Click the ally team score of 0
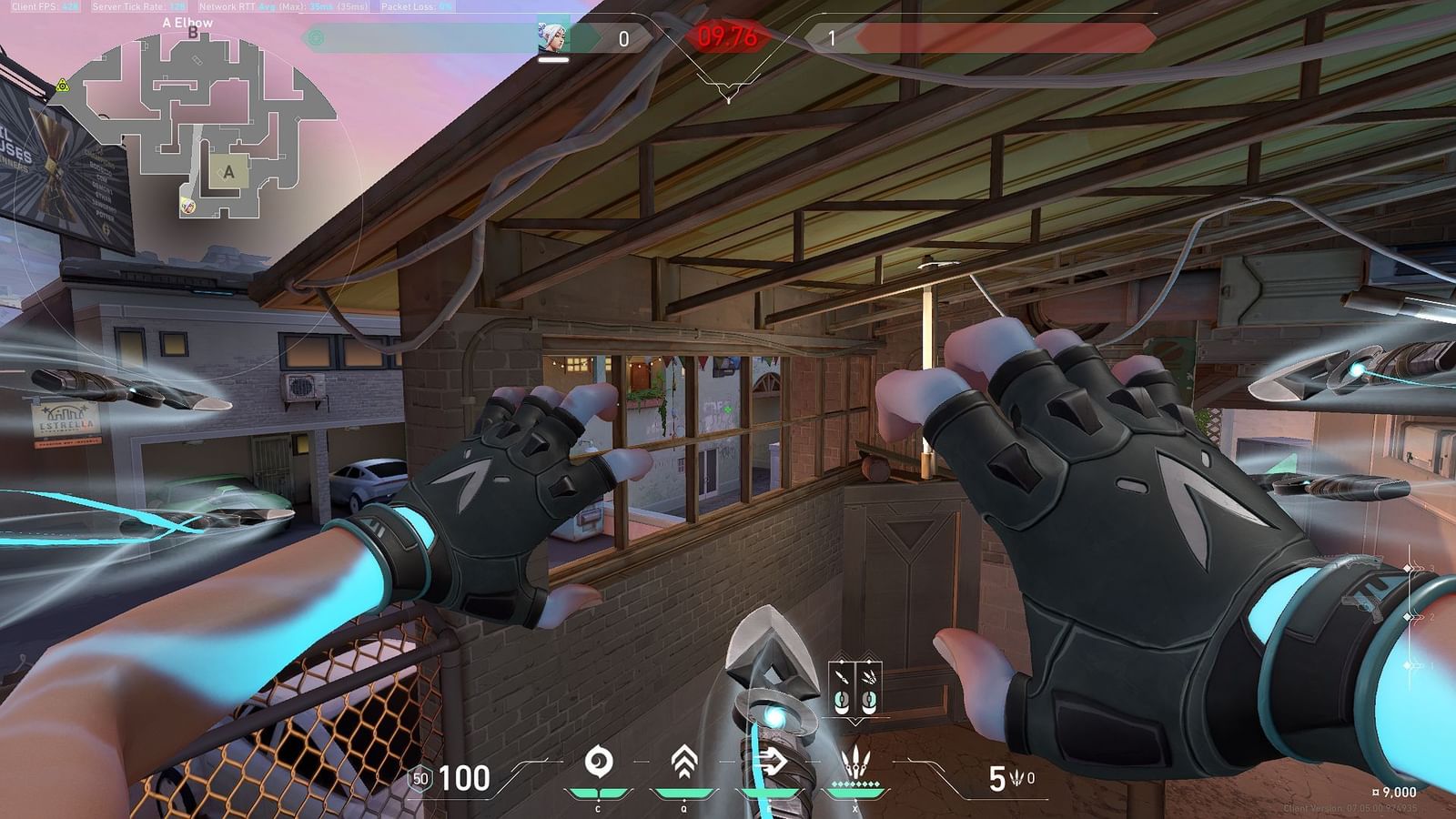 [x=623, y=40]
